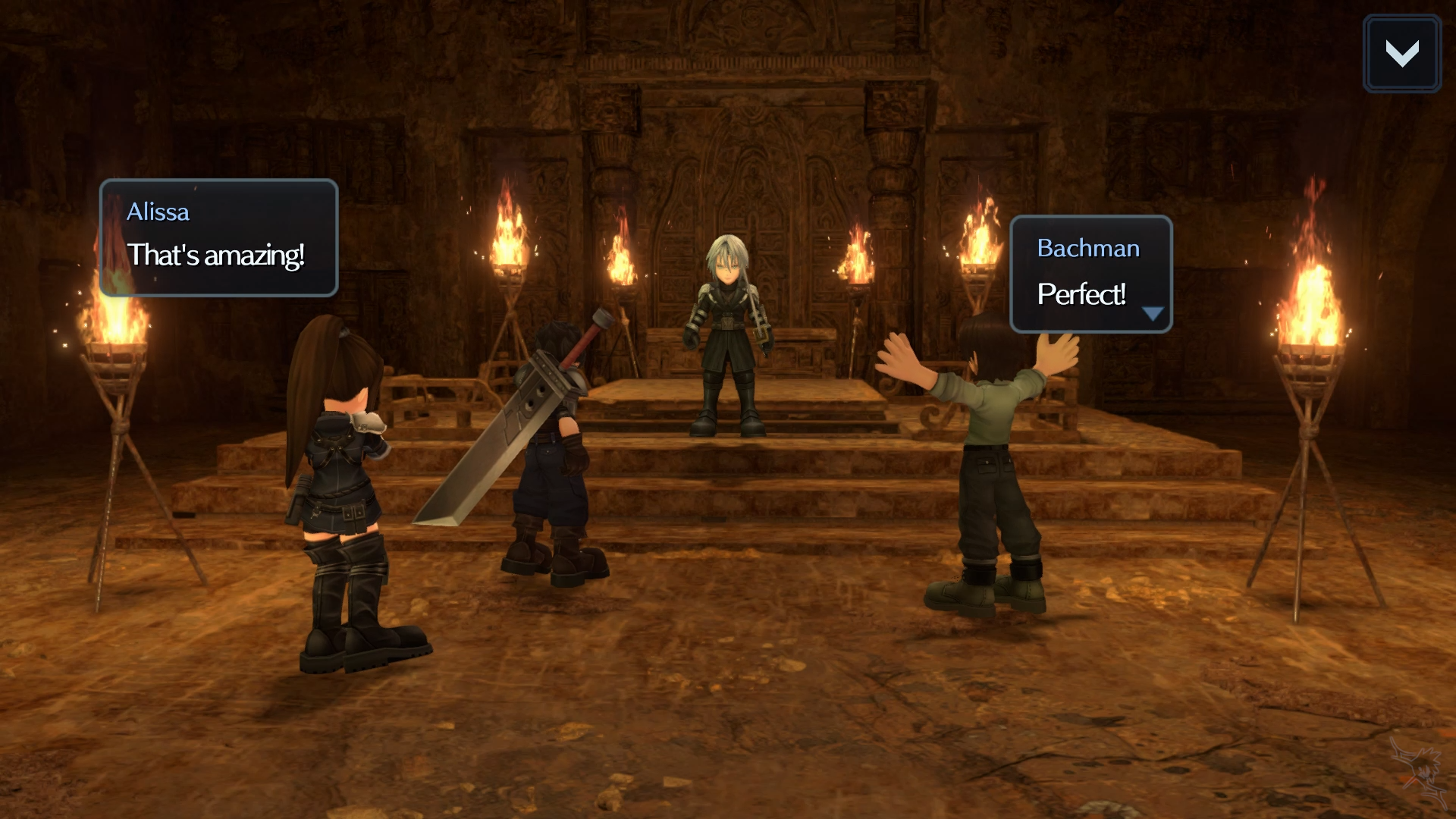
Task: Open the top-right chevron dropdown menu
Action: pyautogui.click(x=1401, y=54)
